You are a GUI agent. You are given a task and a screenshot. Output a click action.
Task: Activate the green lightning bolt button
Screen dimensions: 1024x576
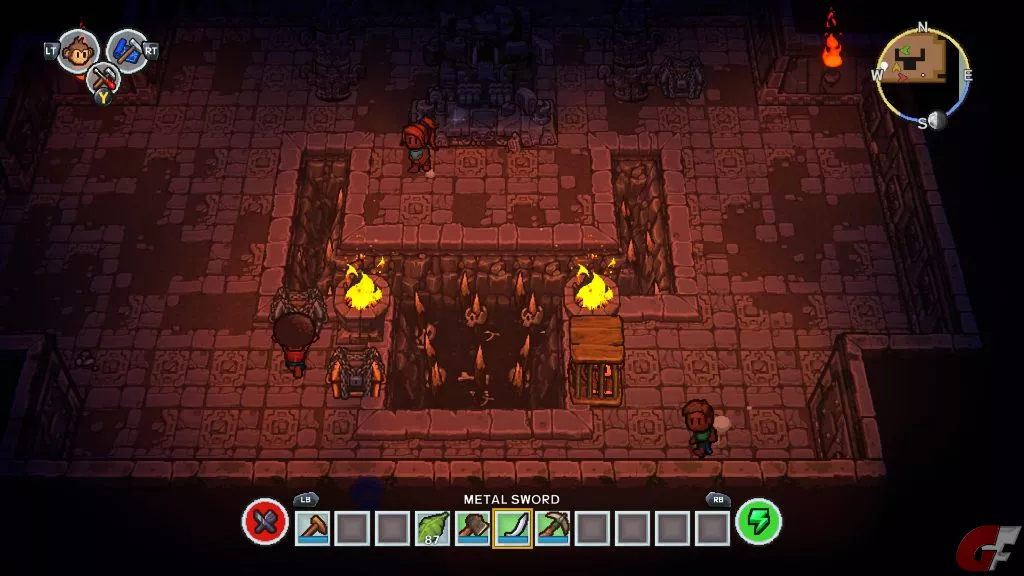point(758,522)
